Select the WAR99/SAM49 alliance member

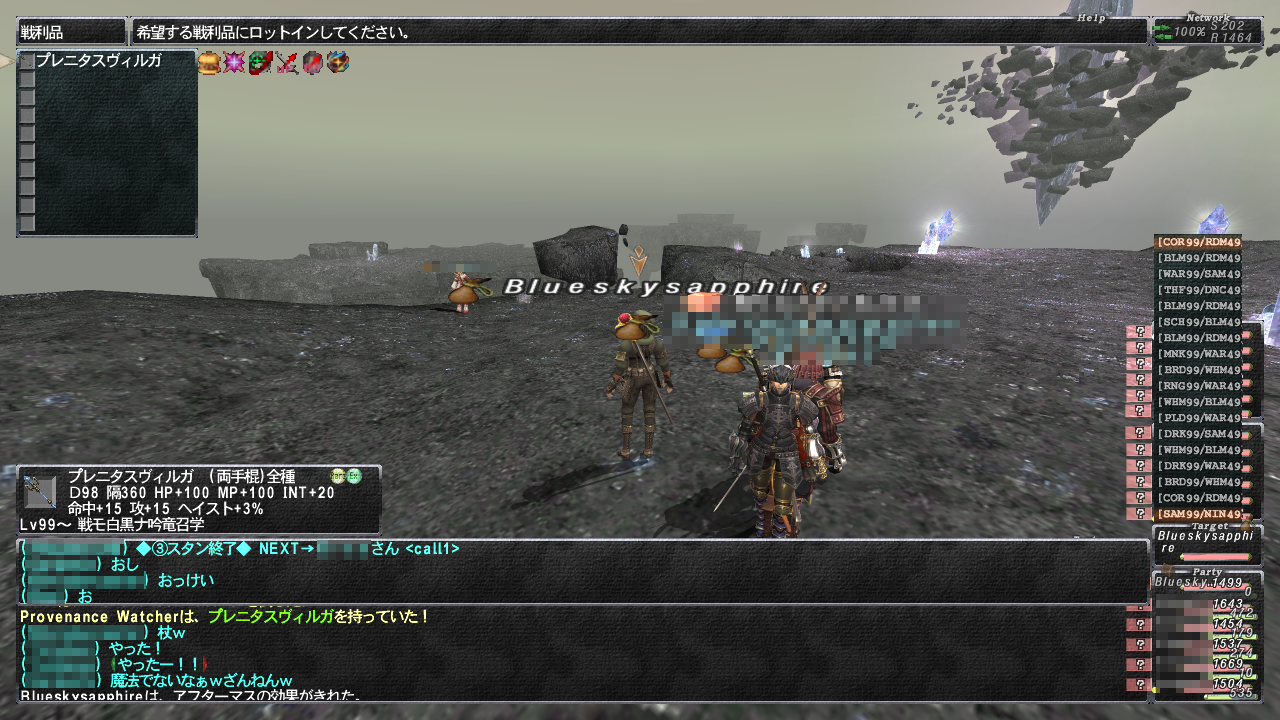[1199, 274]
